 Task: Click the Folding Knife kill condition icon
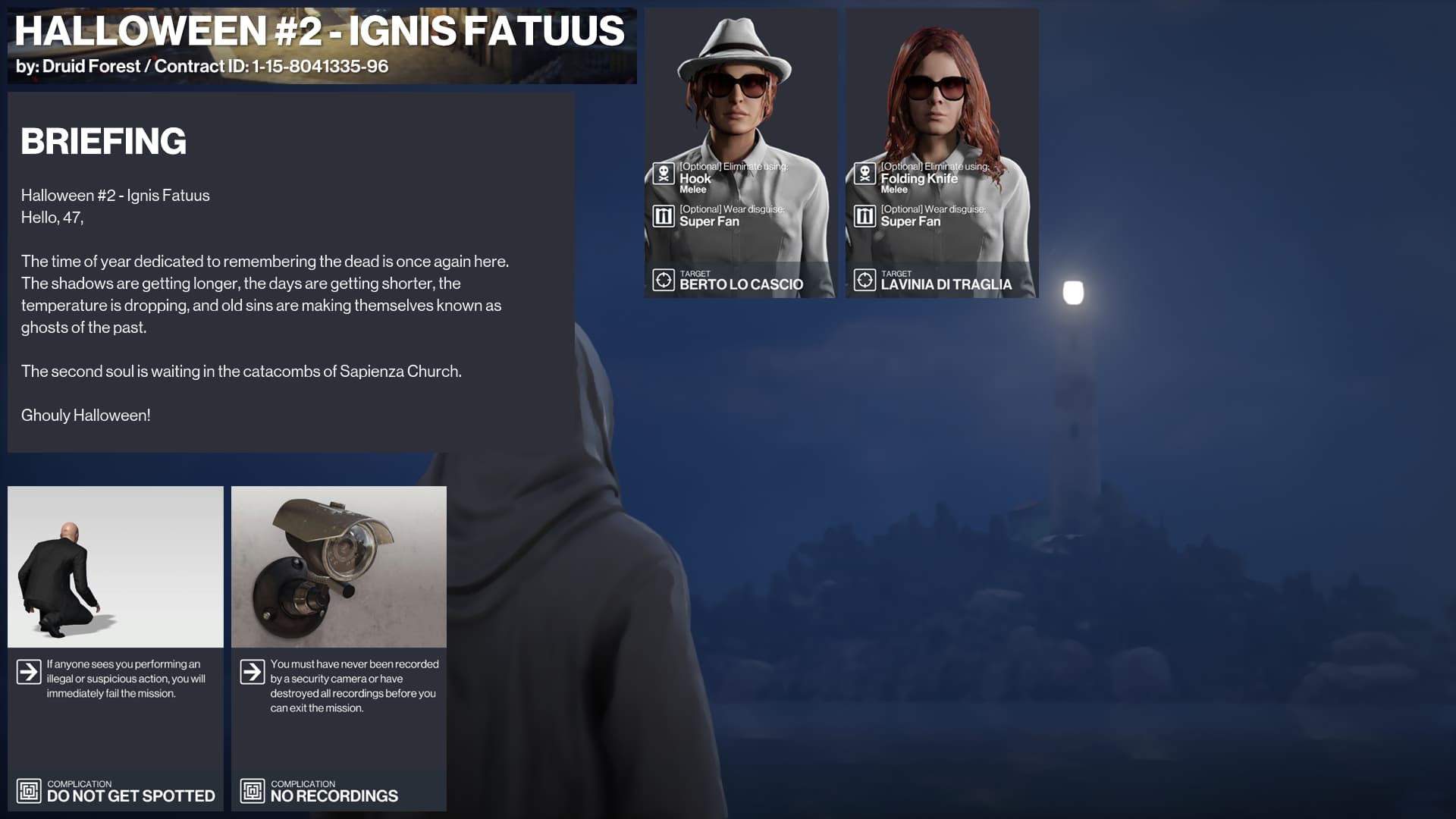click(x=864, y=174)
